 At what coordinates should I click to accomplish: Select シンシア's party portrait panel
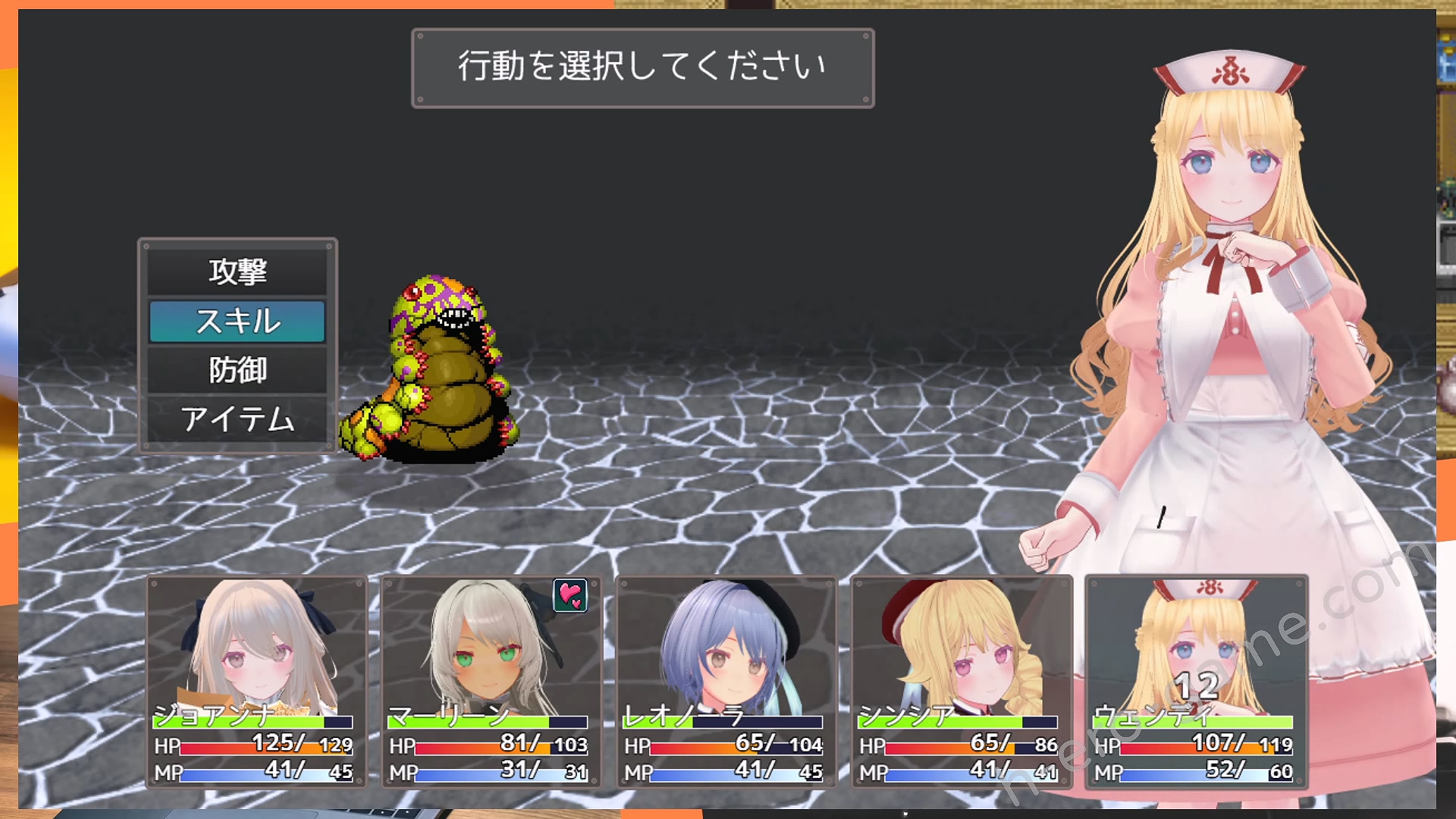point(961,681)
